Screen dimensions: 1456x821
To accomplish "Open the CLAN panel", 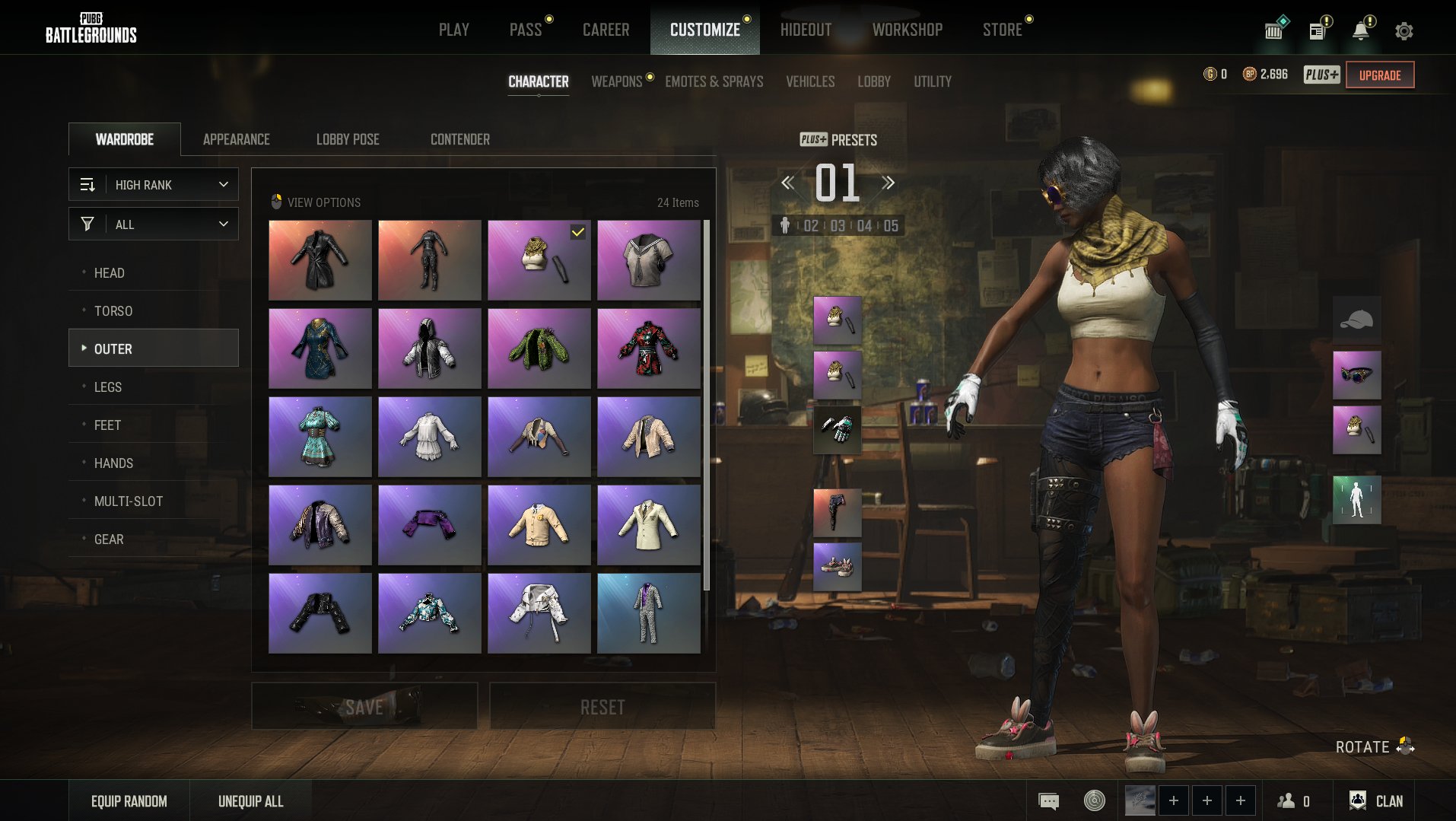I will pos(1376,800).
